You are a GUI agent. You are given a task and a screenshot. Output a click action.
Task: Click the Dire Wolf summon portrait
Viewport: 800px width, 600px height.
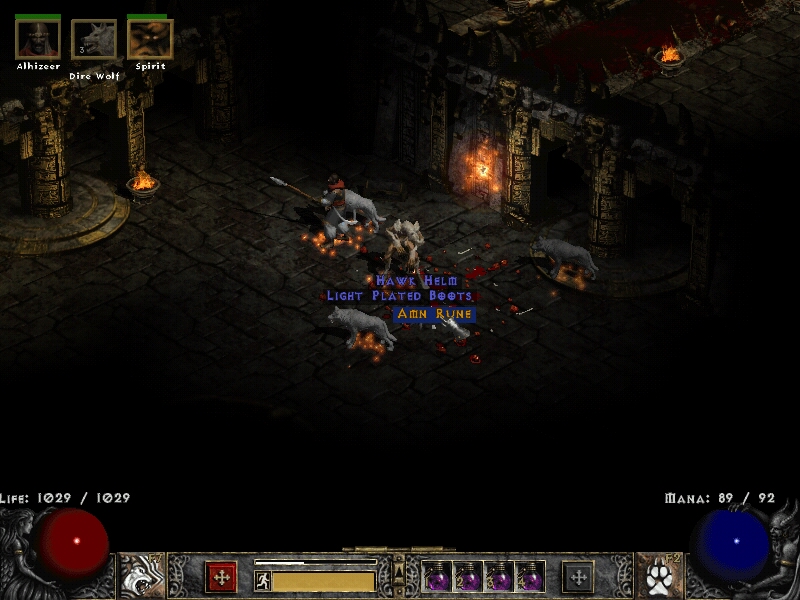tap(94, 40)
